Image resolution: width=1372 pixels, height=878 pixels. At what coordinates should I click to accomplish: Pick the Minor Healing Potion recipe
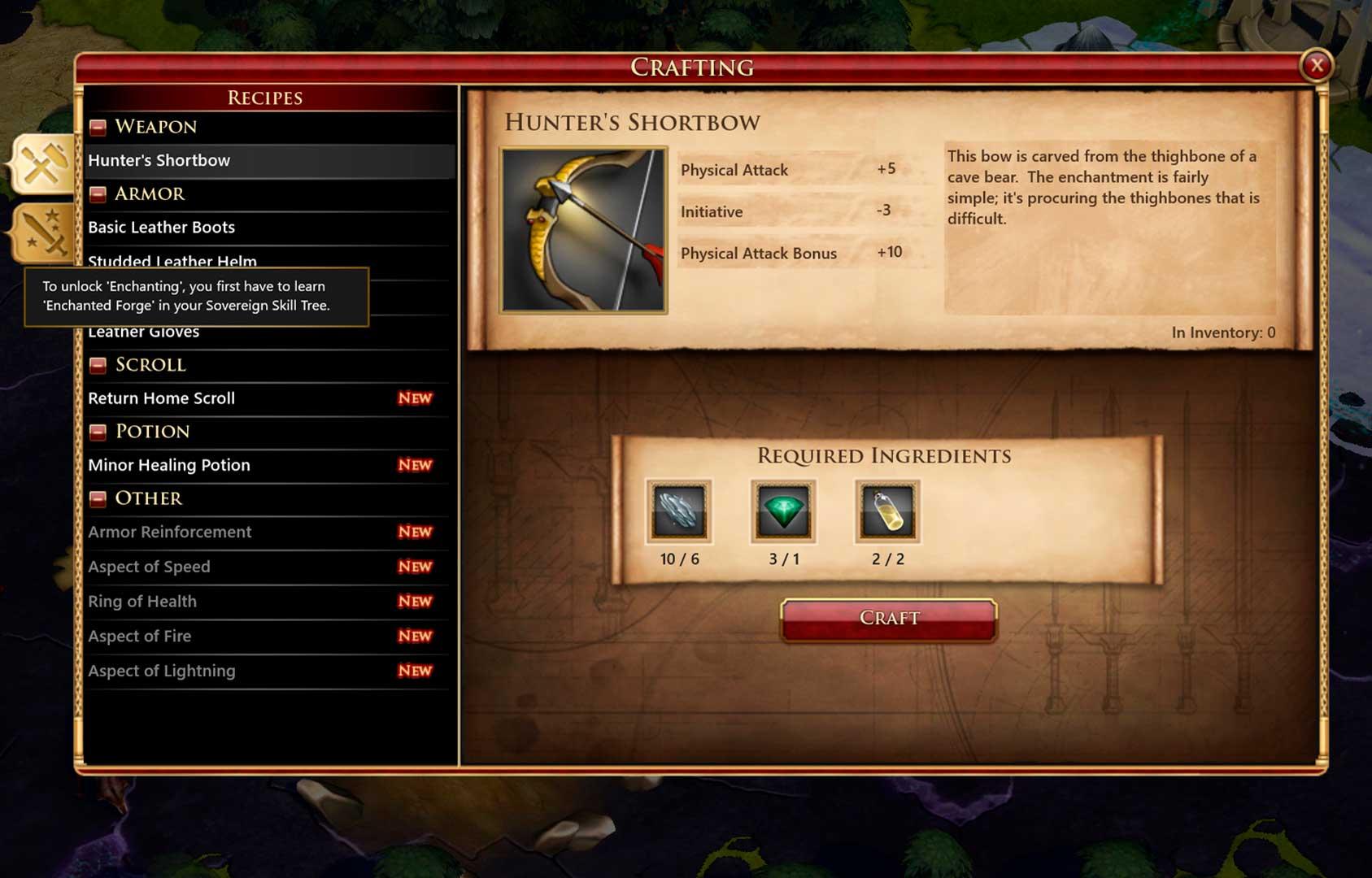[x=268, y=465]
